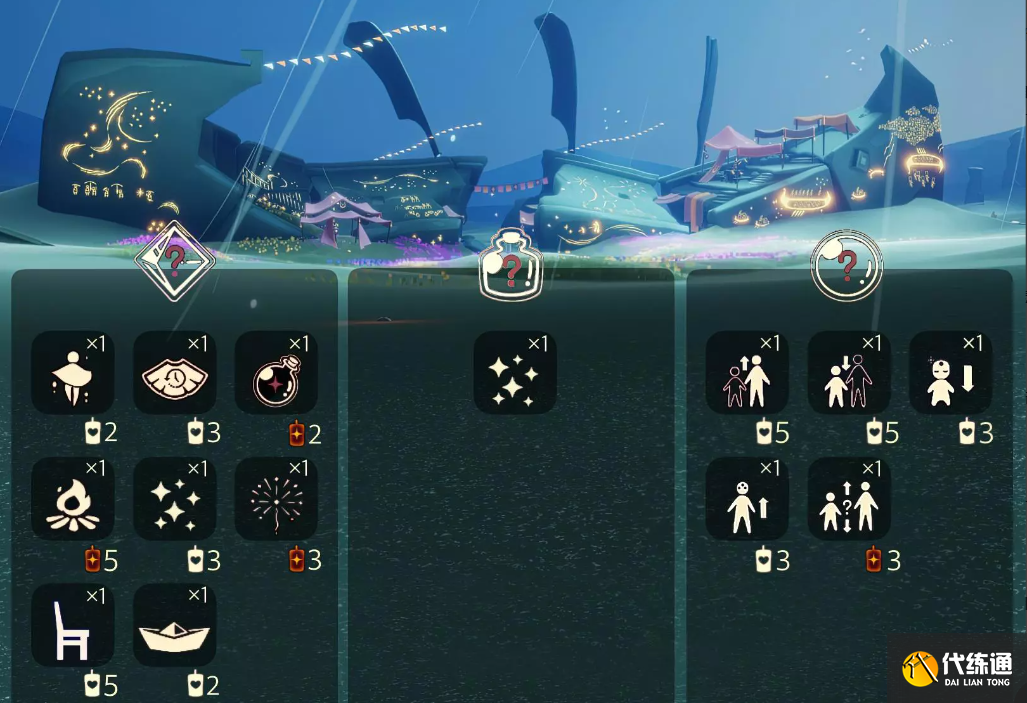Open the diamond card question-mark category

175,262
